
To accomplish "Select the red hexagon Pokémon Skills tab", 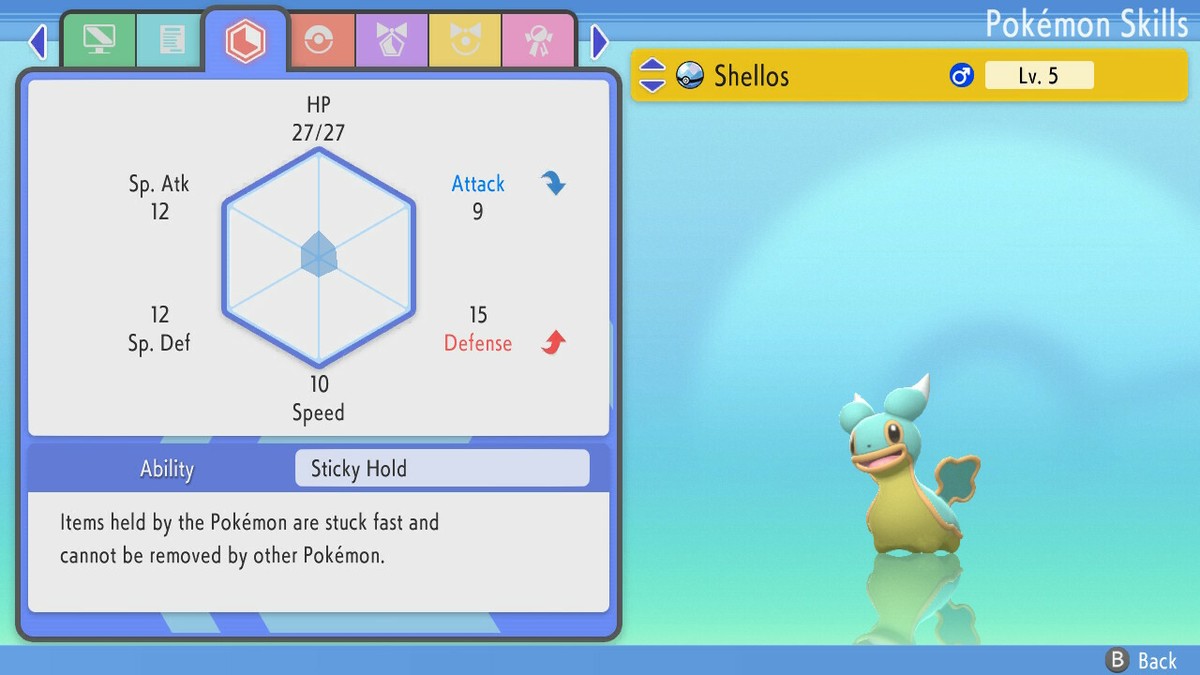I will (x=245, y=41).
